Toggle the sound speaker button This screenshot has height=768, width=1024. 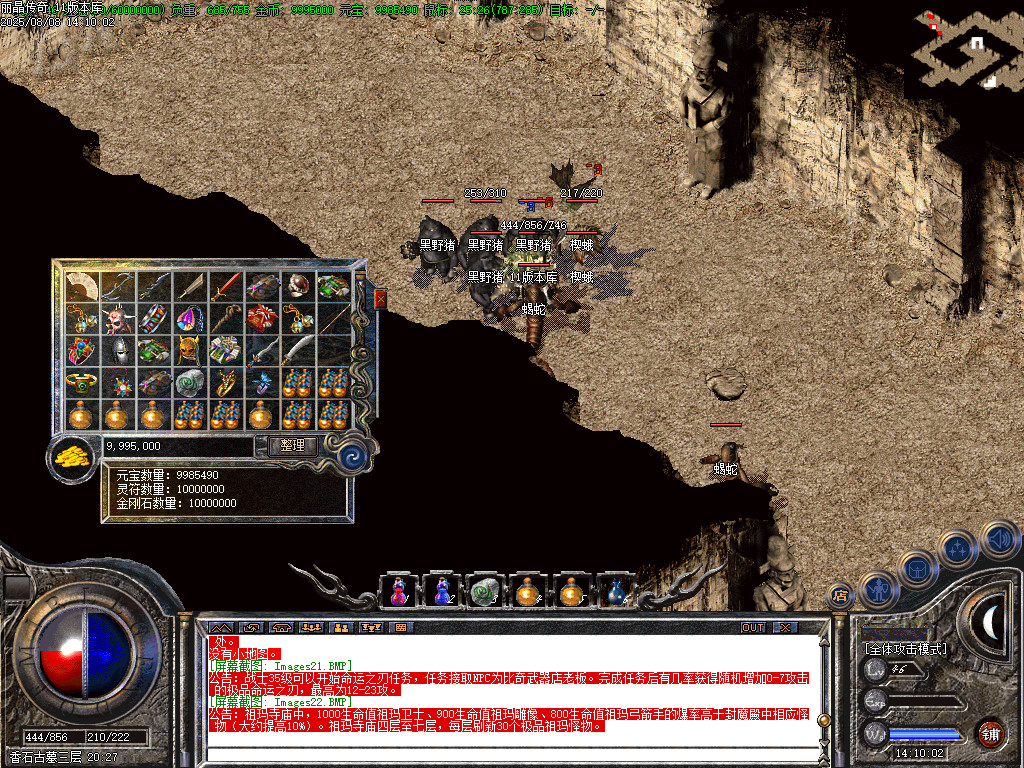998,539
